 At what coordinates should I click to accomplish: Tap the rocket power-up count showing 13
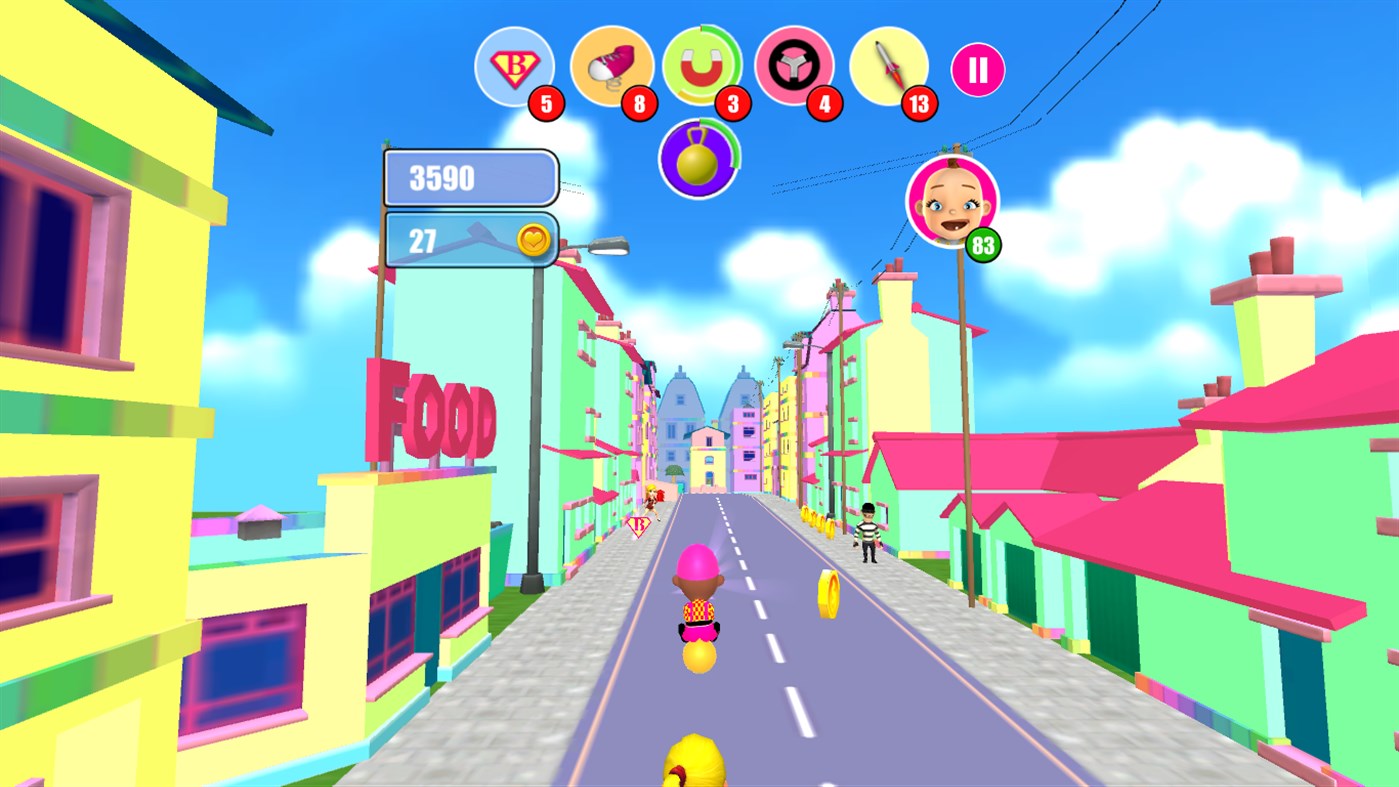[x=920, y=103]
